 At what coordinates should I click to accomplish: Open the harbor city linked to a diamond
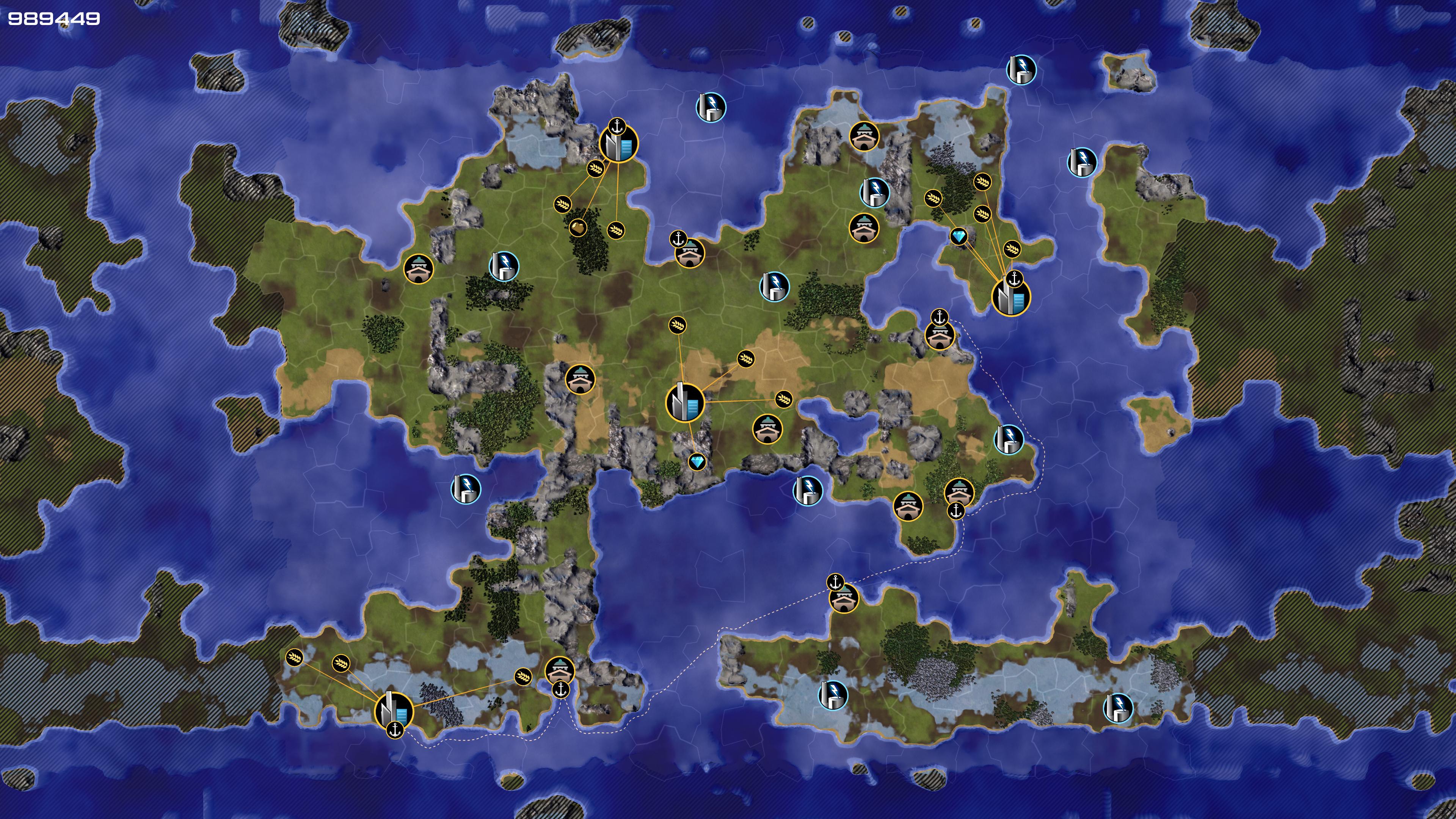point(1010,296)
